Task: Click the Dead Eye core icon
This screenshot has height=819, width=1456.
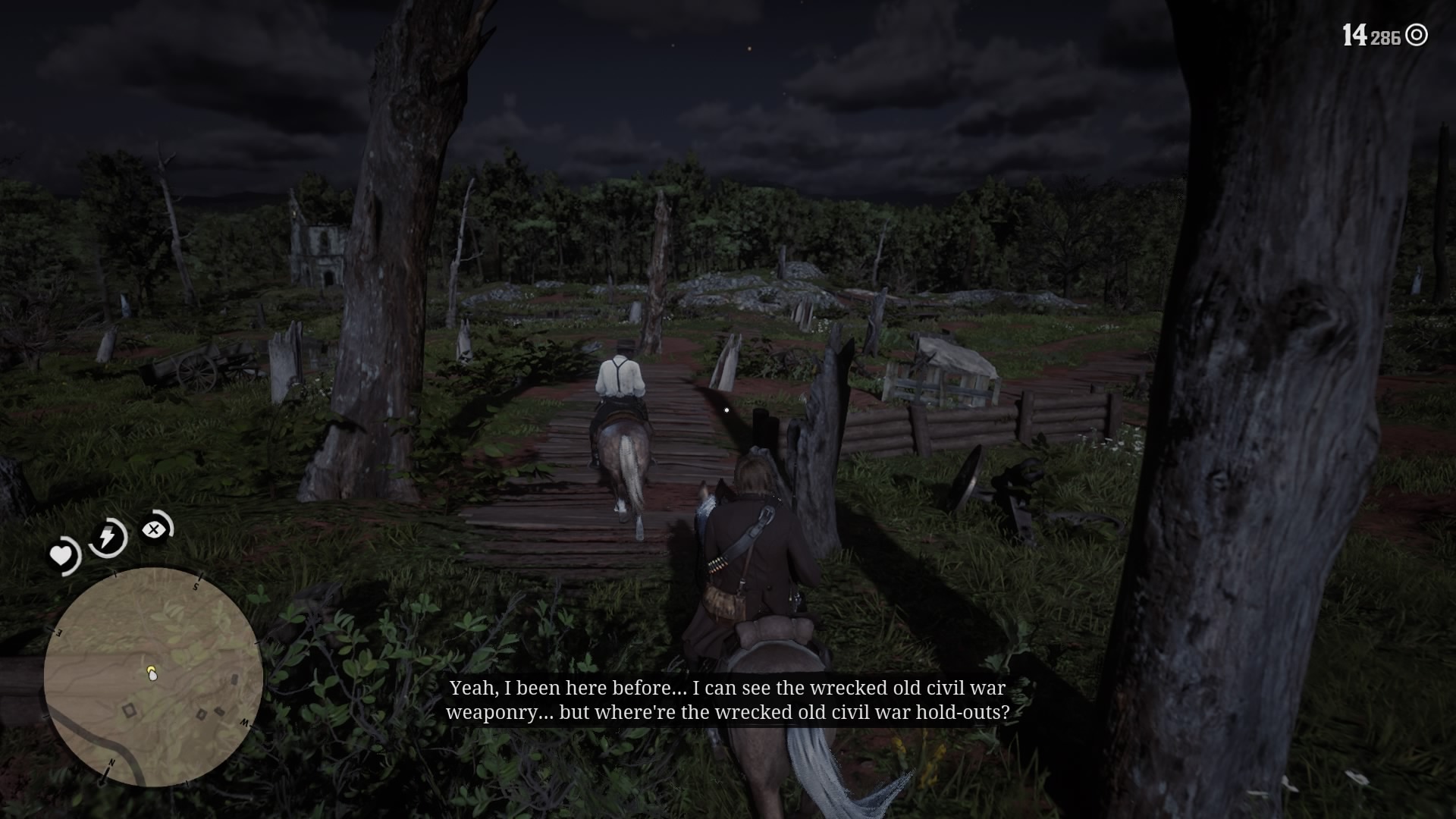Action: (154, 529)
